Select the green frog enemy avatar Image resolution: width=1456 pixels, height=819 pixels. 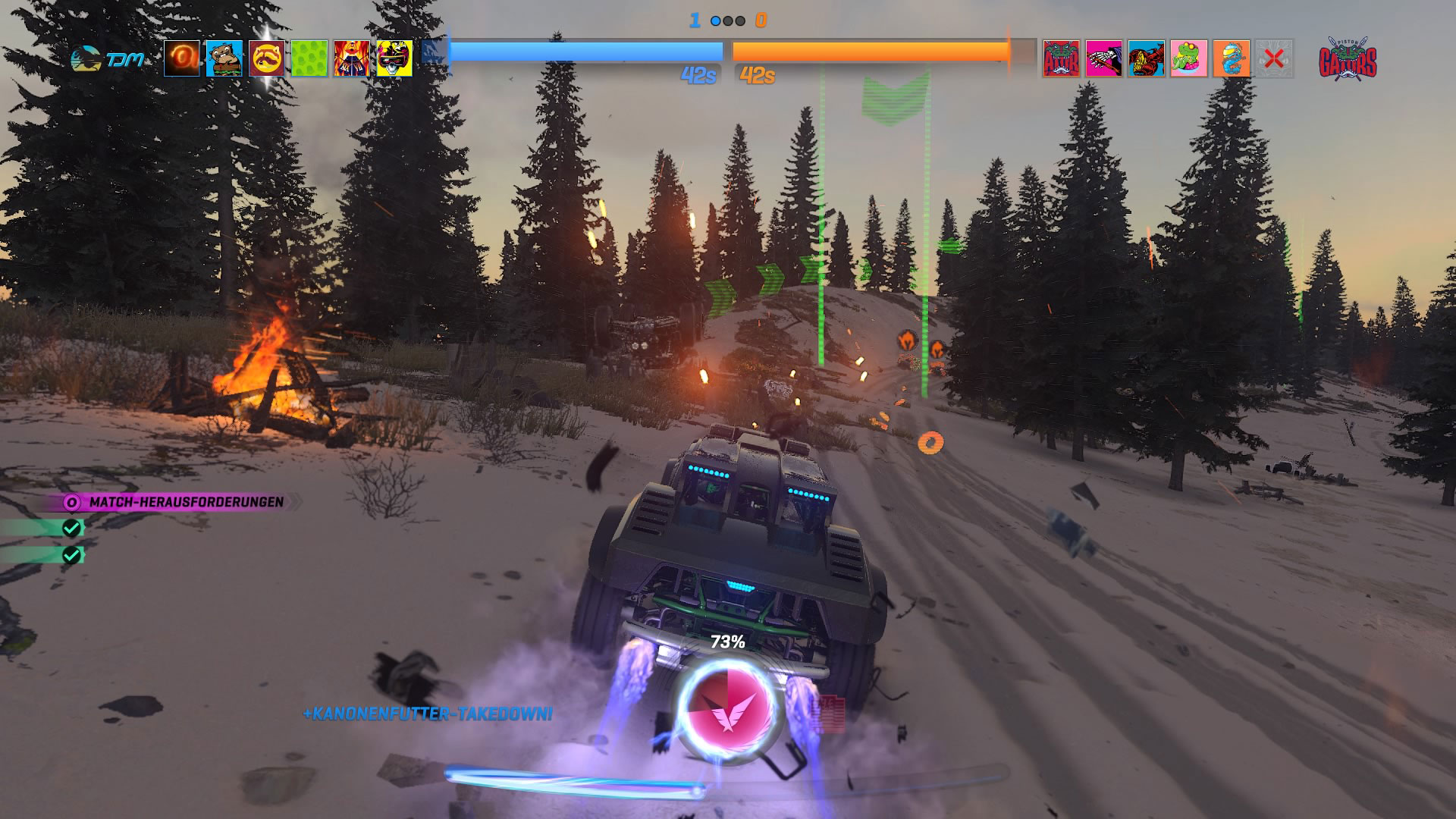1188,58
